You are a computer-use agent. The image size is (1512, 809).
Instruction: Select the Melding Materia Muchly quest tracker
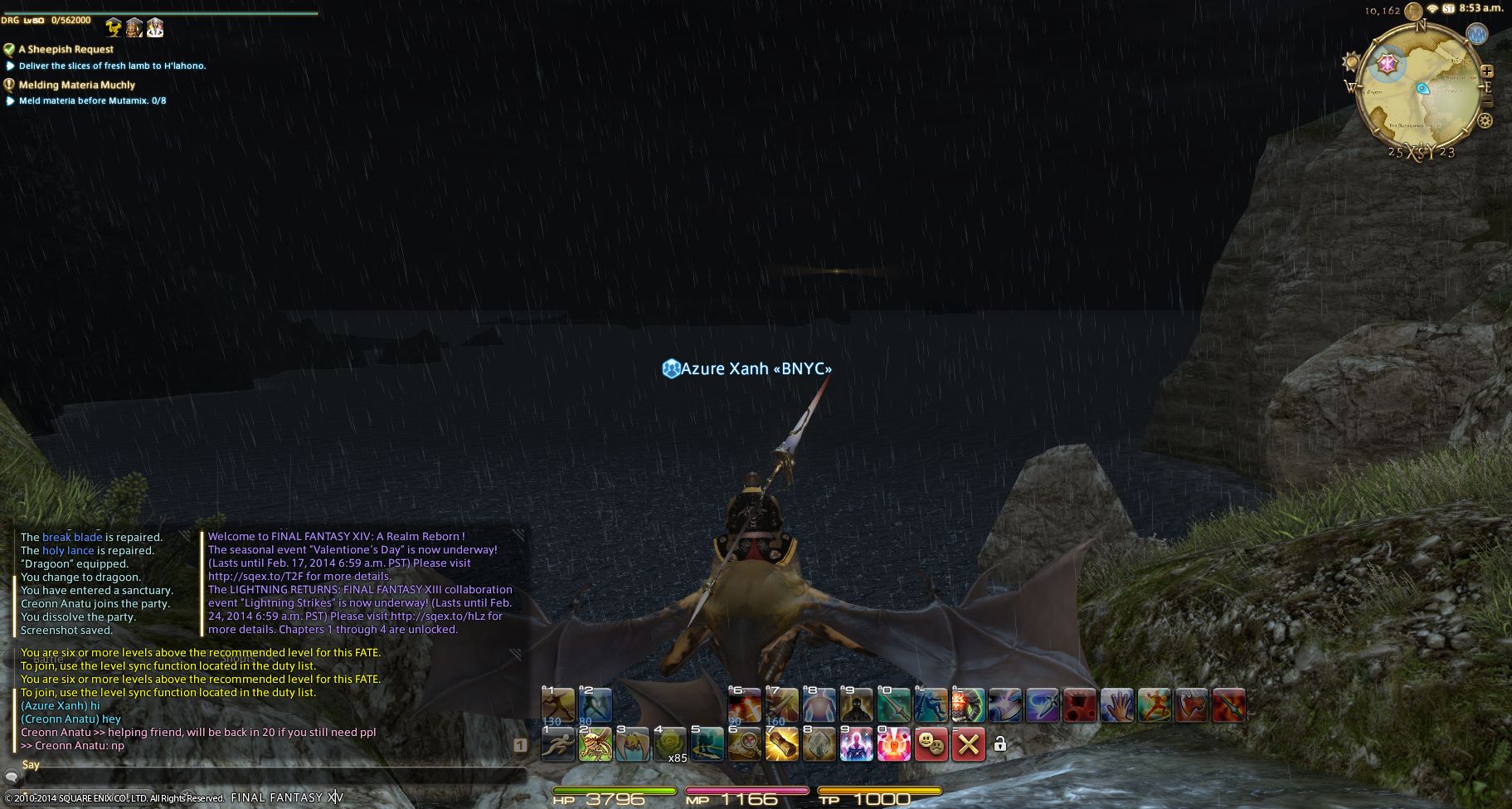coord(76,85)
